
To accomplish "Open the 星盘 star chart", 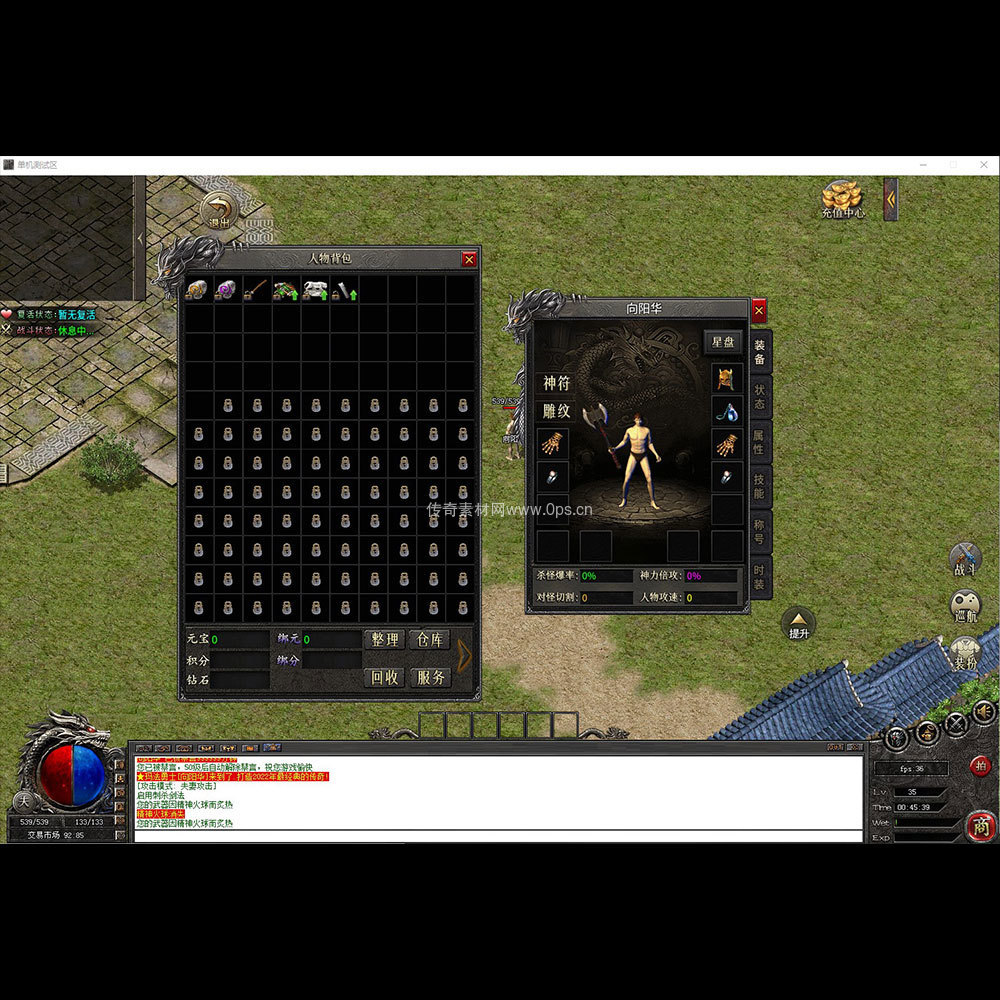I will click(x=722, y=341).
